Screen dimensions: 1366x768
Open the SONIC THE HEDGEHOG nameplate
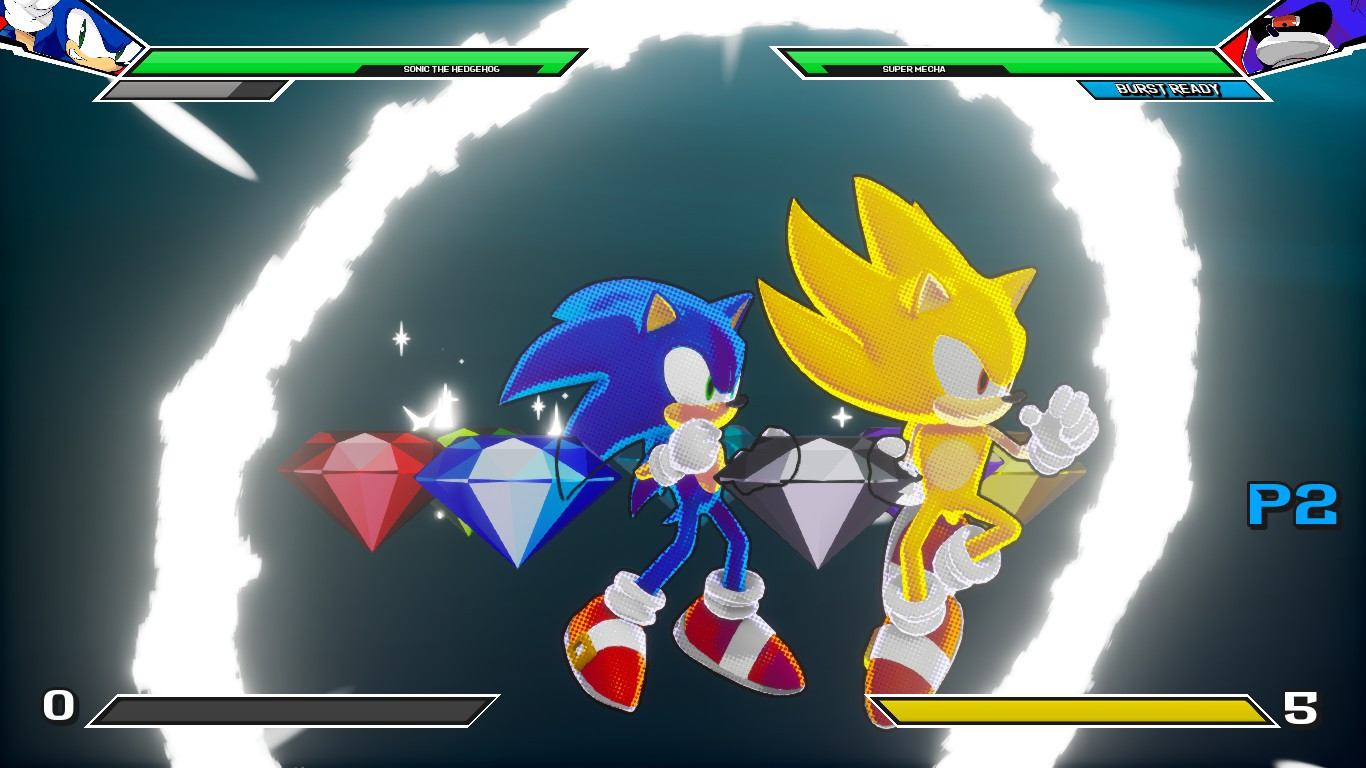point(453,70)
